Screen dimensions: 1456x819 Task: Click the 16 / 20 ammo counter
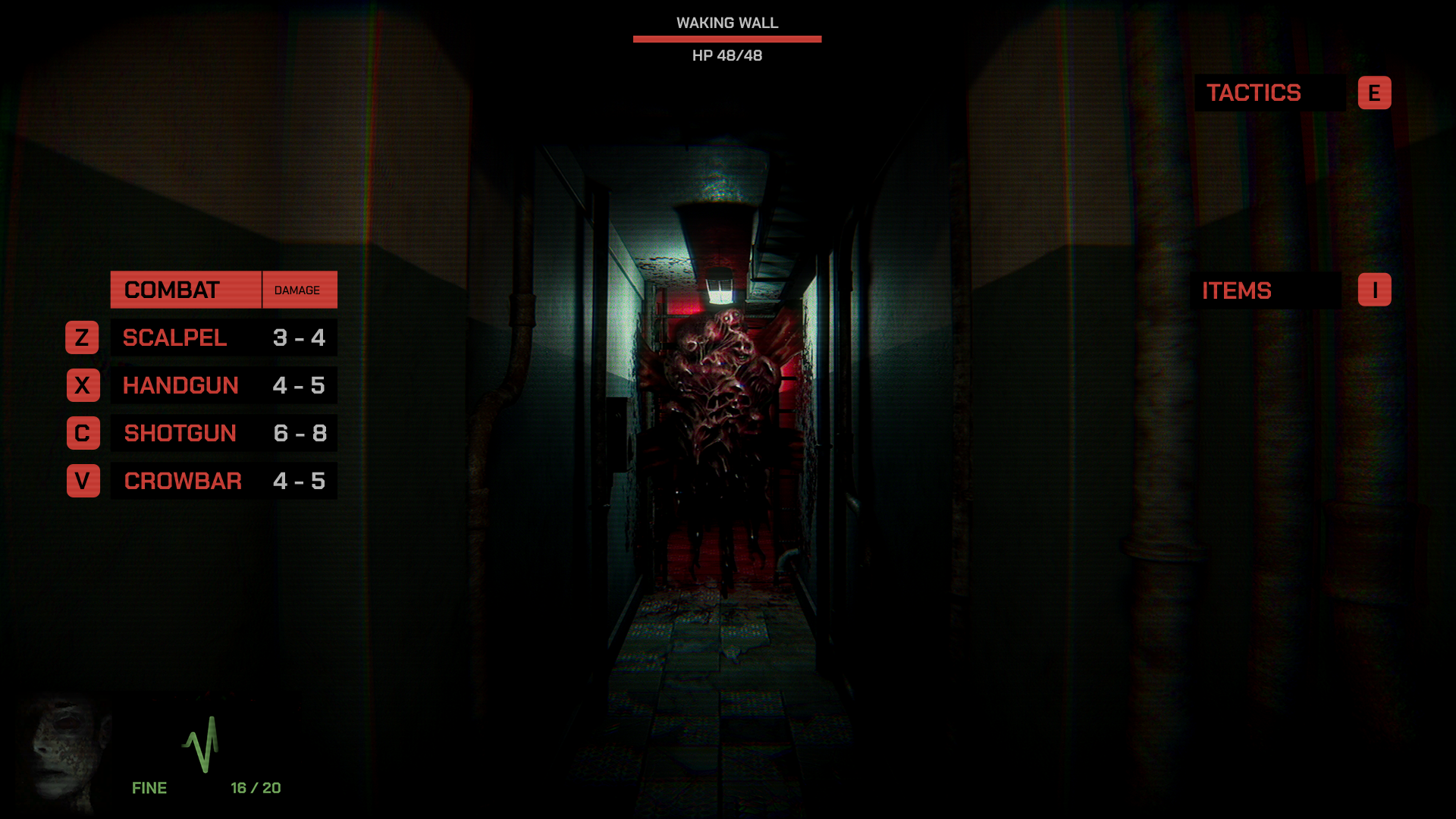pyautogui.click(x=255, y=787)
